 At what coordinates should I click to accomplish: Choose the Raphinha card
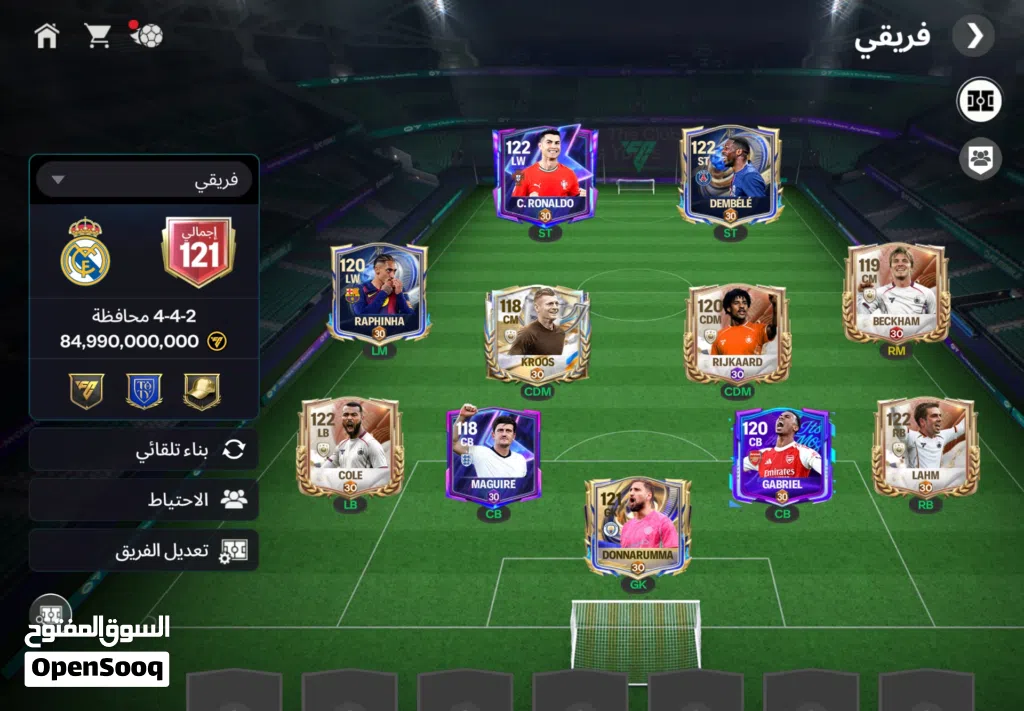(x=379, y=292)
